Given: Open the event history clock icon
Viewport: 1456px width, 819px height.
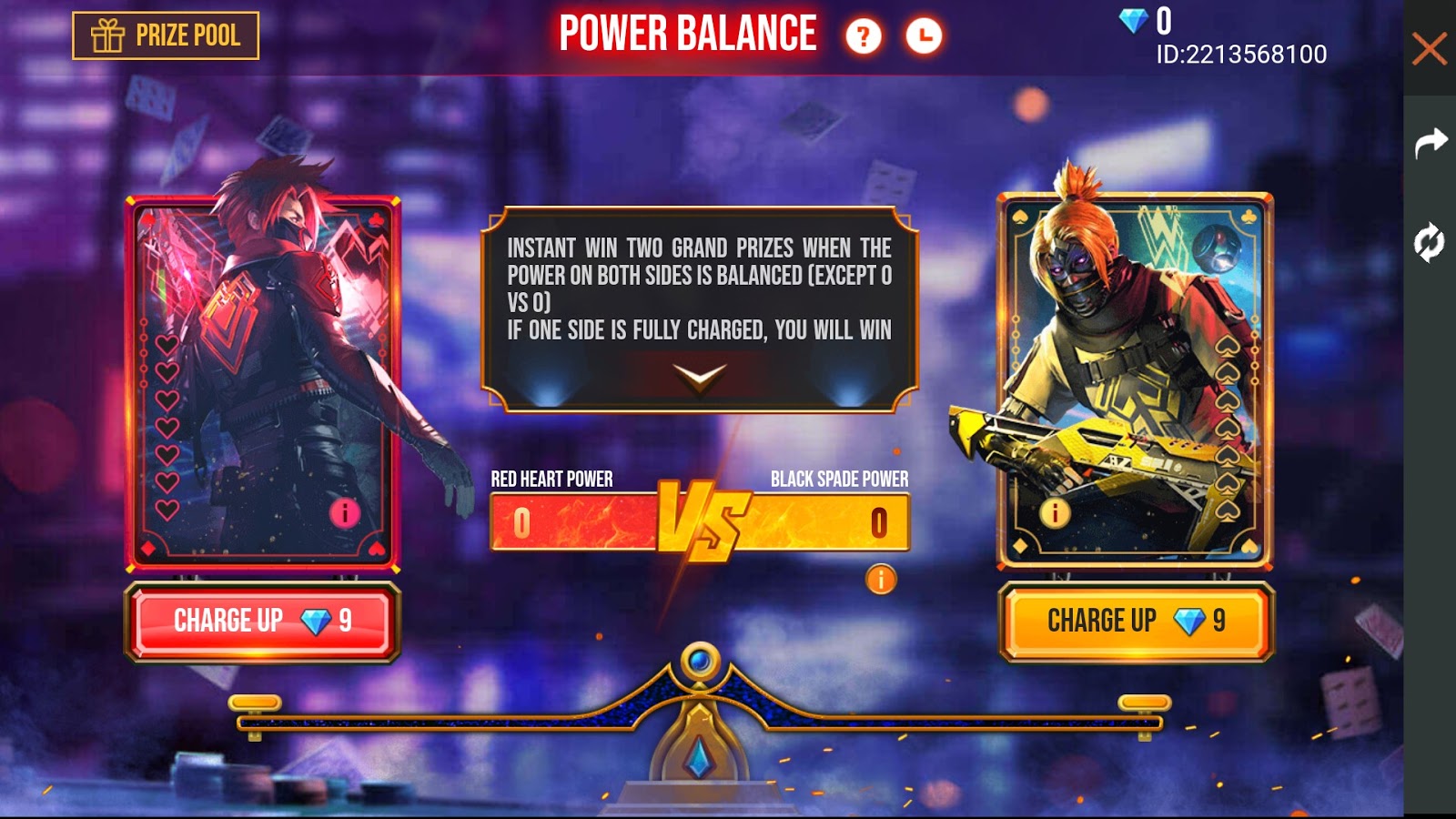Looking at the screenshot, I should [x=922, y=36].
